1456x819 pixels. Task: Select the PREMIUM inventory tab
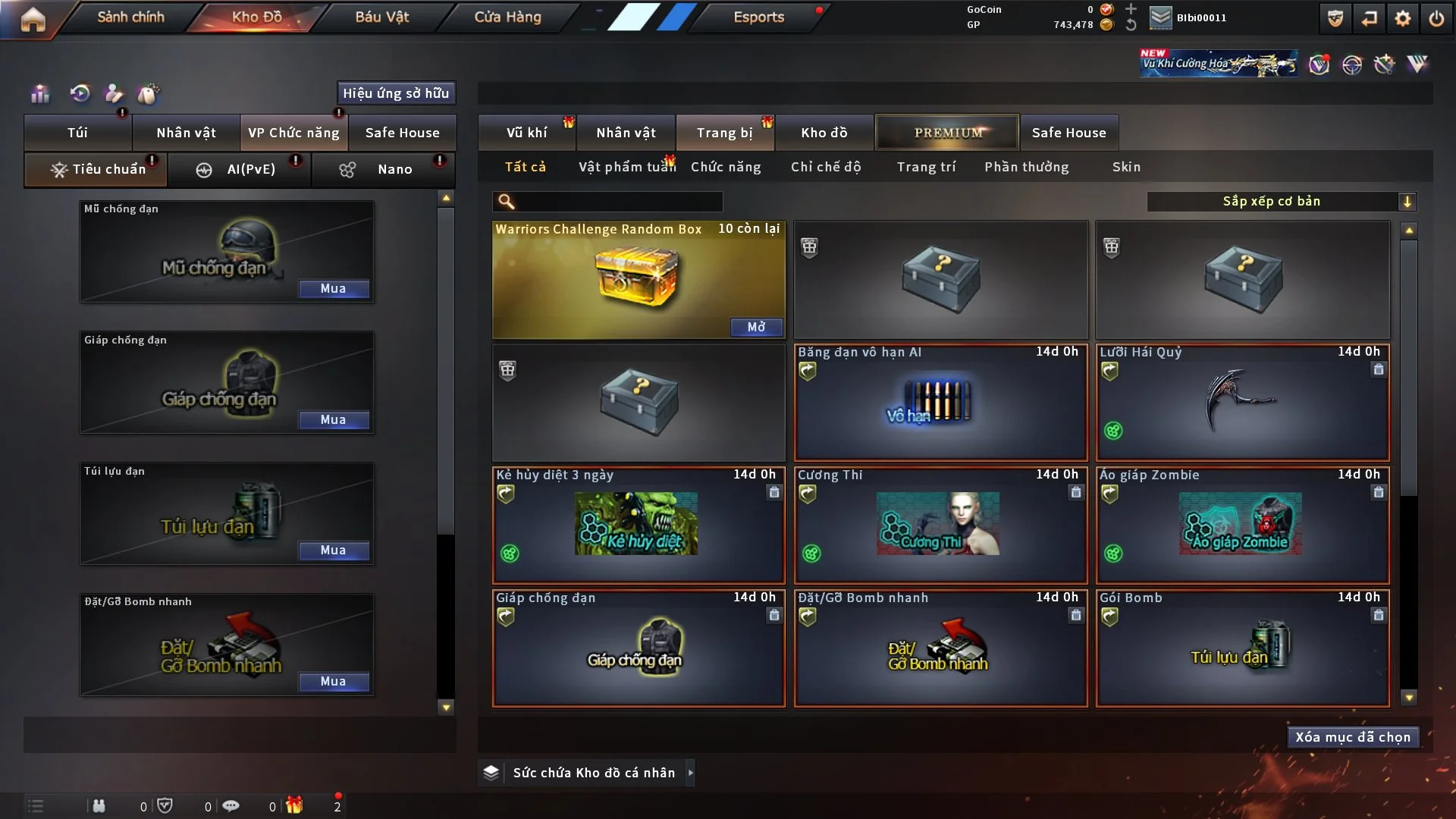coord(947,133)
